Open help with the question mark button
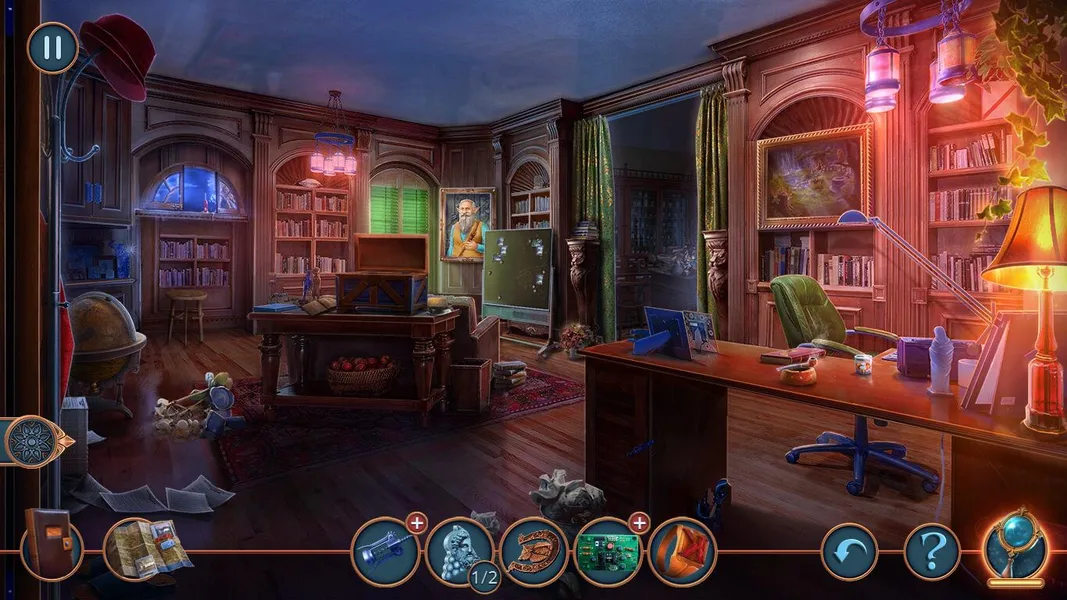 tap(932, 551)
